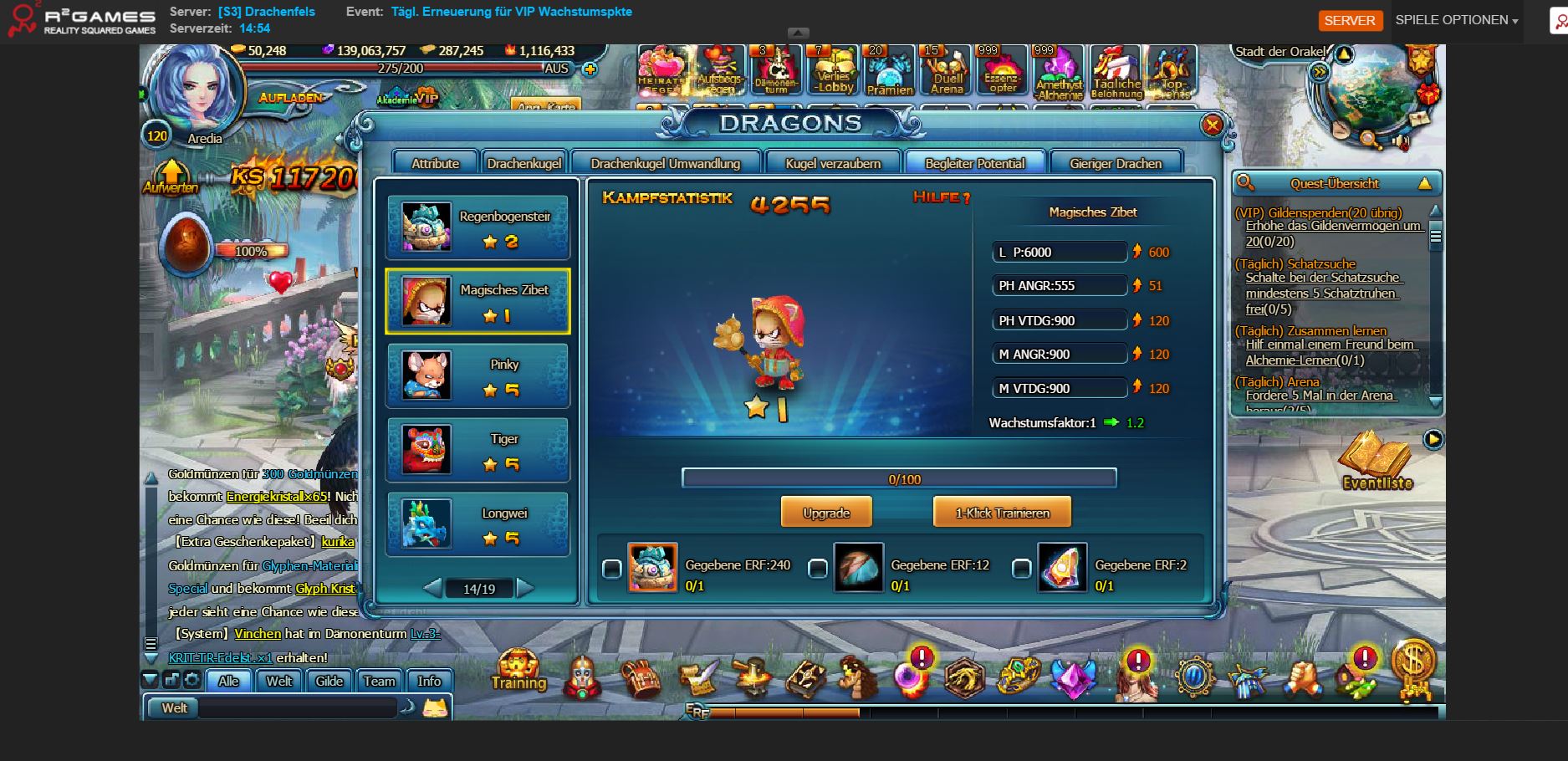1568x761 pixels.
Task: Go to next companion list page
Action: (525, 588)
